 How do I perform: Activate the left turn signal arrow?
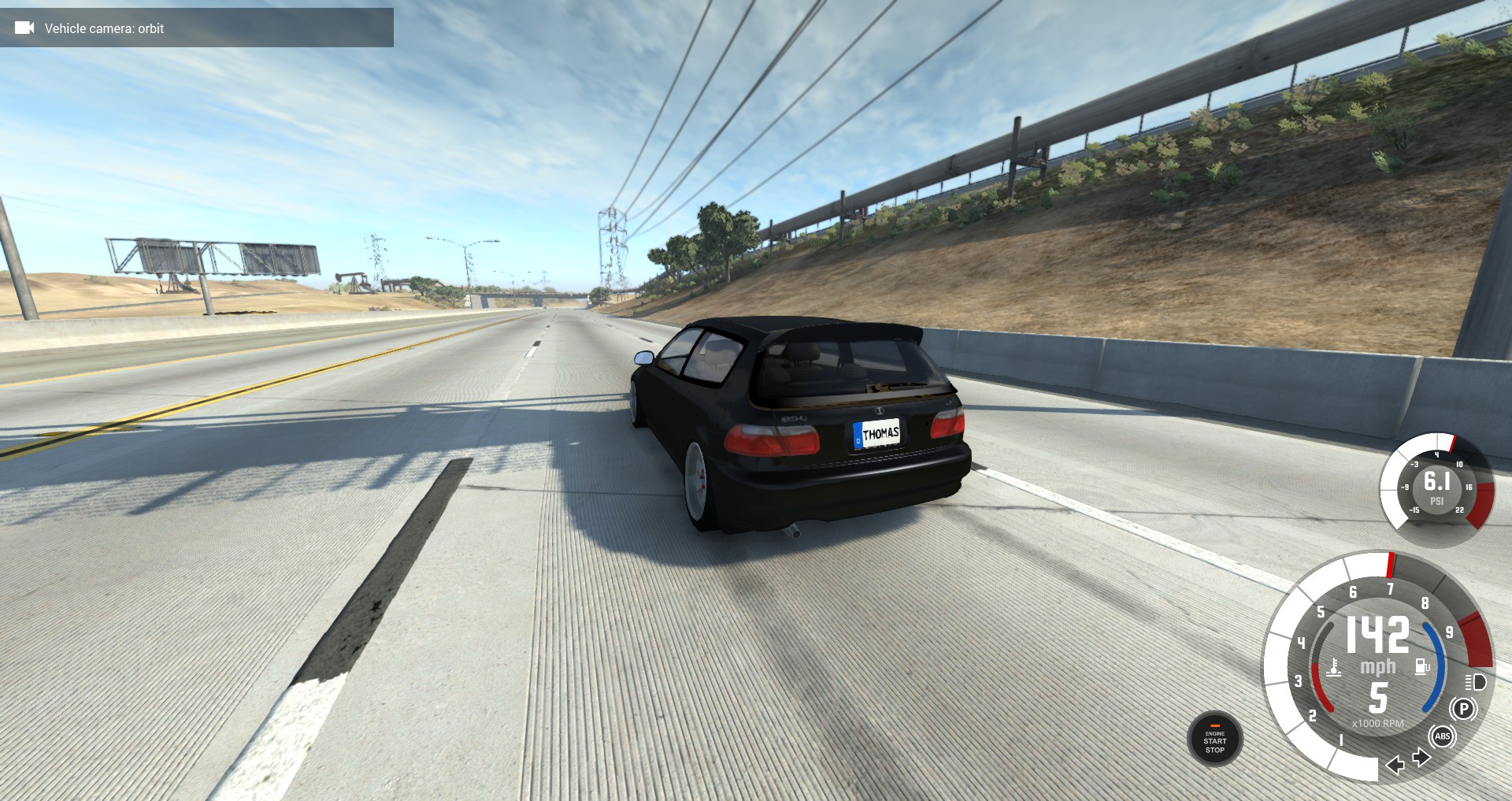tap(1395, 765)
